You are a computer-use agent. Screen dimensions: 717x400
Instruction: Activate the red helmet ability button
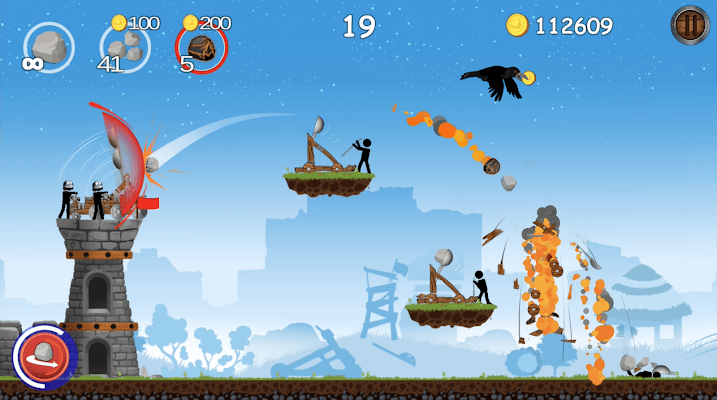pos(44,356)
